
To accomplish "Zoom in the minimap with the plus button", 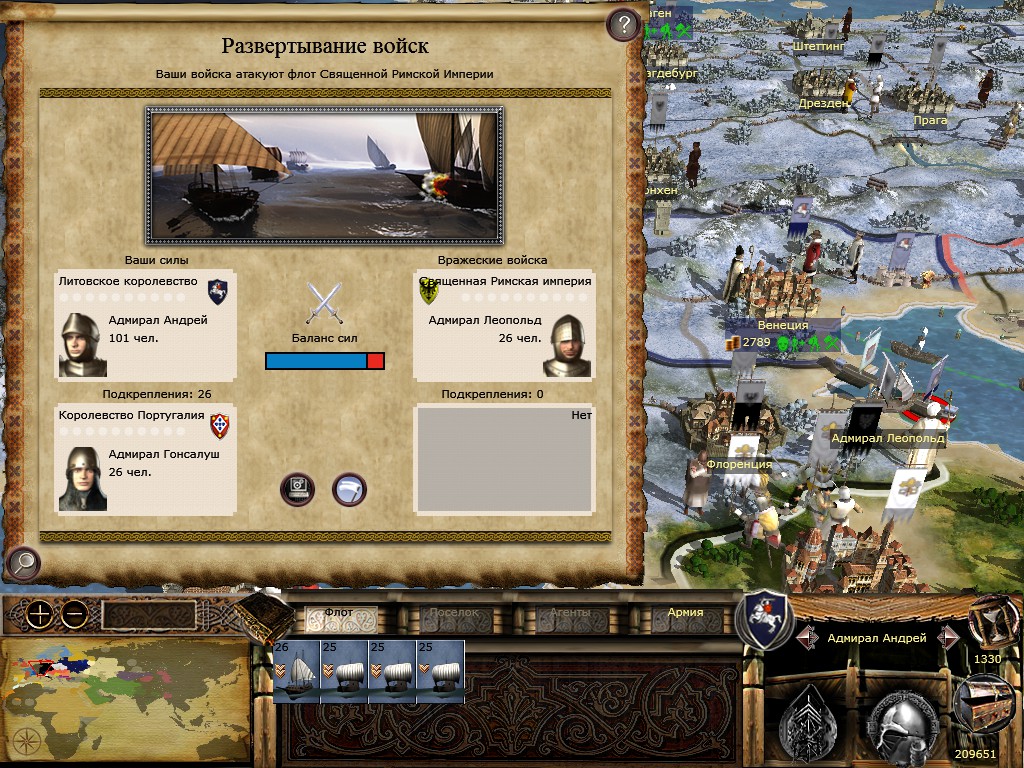I will [39, 615].
